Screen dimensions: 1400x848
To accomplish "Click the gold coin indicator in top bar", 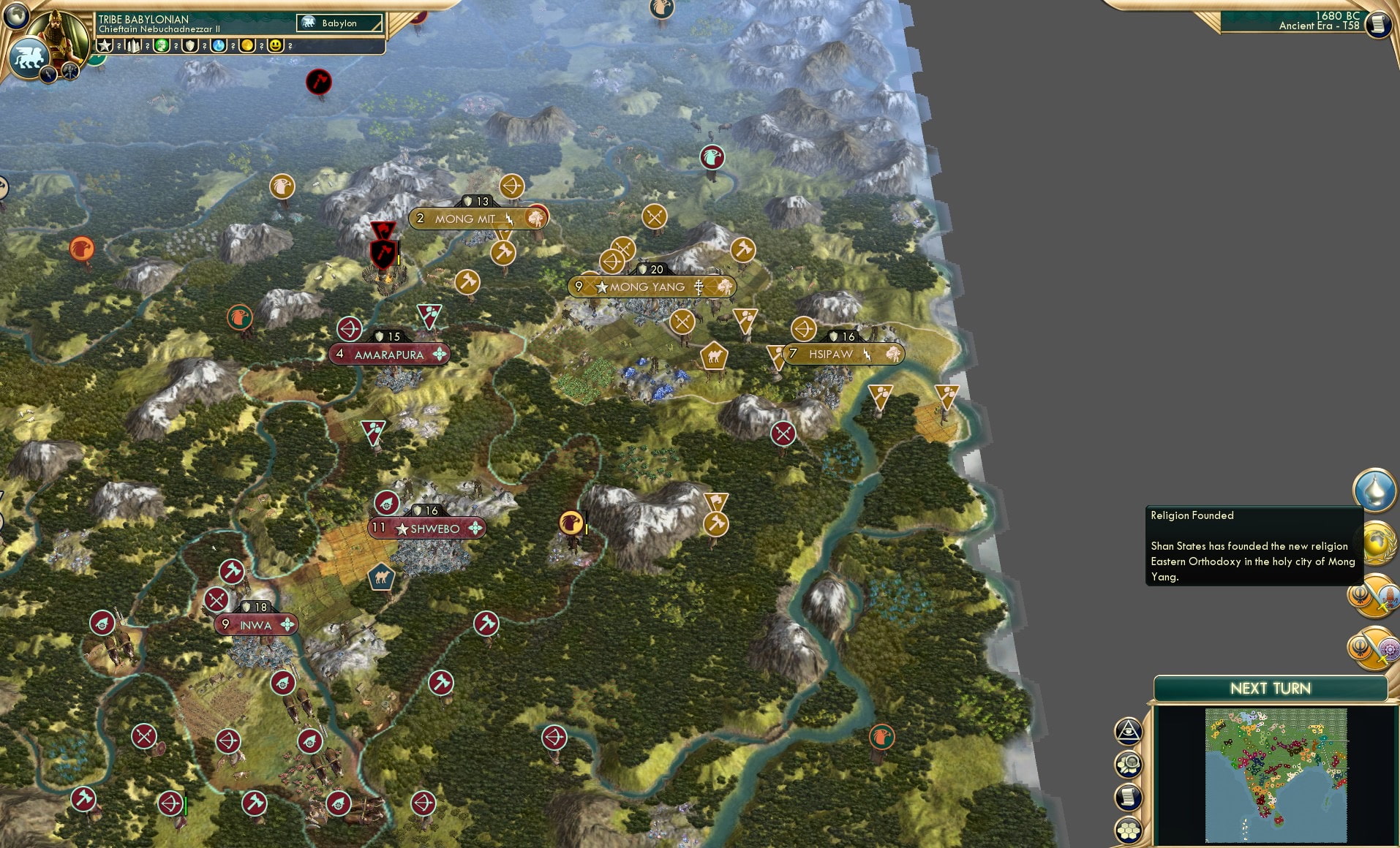I will (246, 45).
